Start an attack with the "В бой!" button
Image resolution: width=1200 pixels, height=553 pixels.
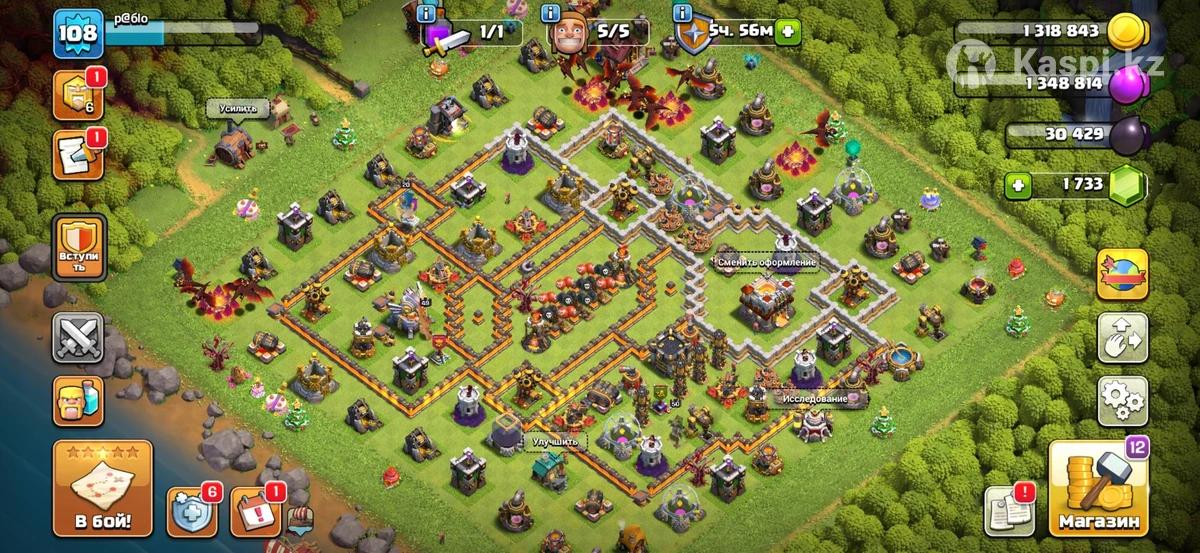[103, 488]
